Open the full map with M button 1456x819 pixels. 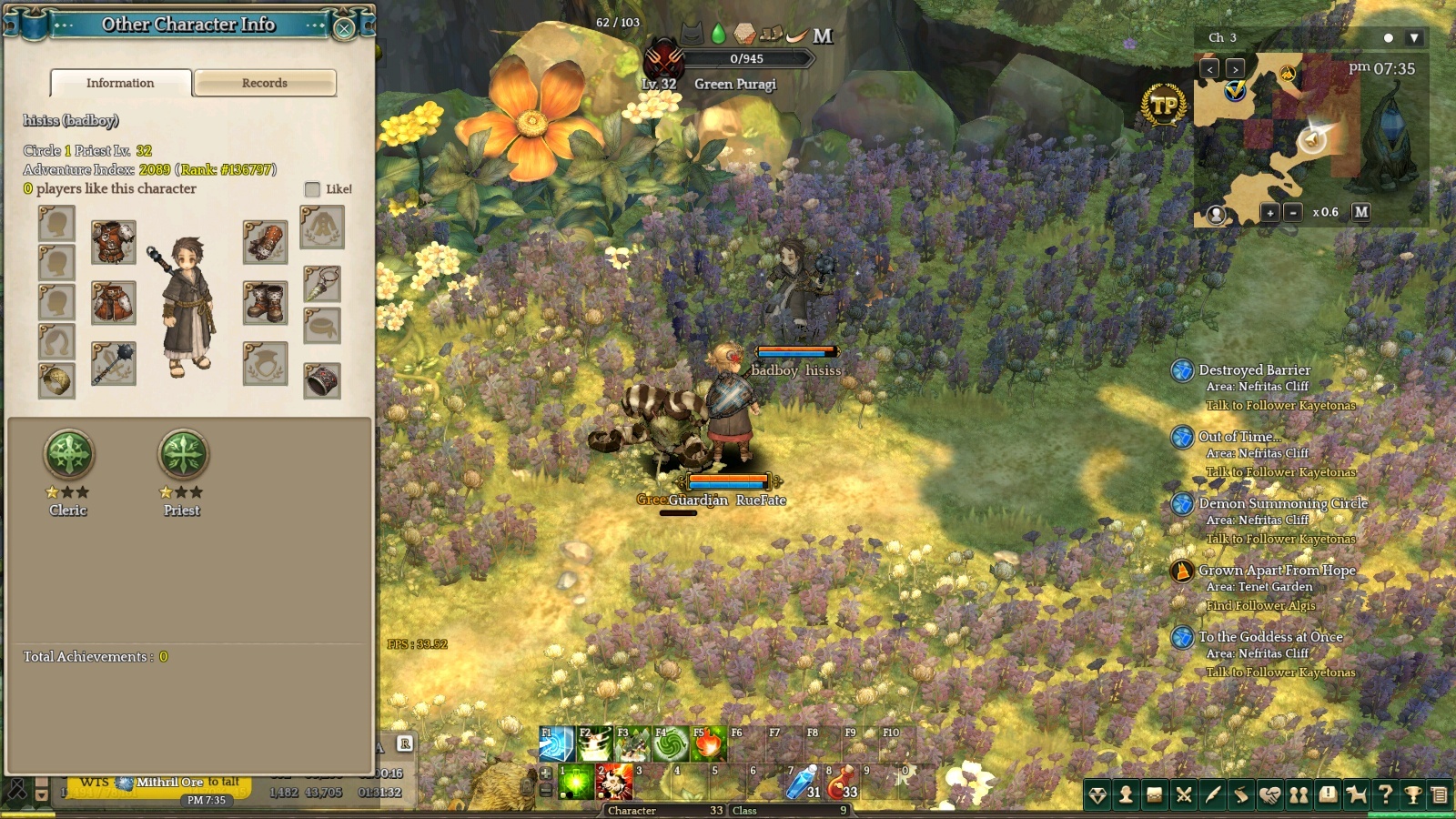pos(1361,212)
